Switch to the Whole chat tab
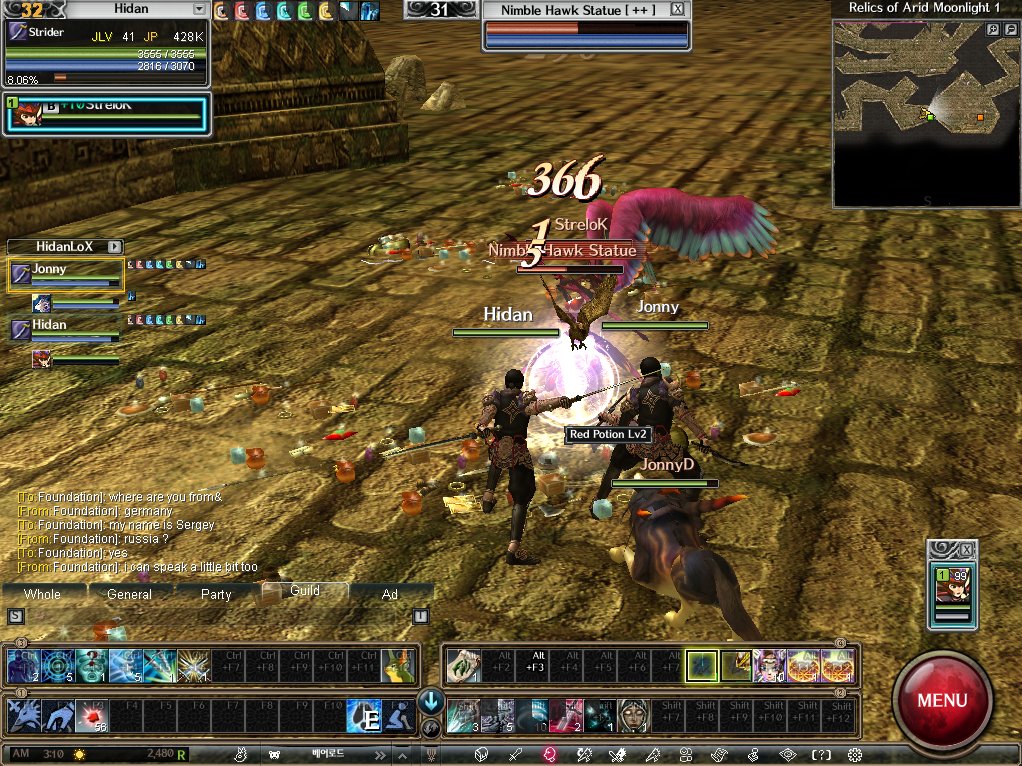The image size is (1022, 766). (42, 594)
